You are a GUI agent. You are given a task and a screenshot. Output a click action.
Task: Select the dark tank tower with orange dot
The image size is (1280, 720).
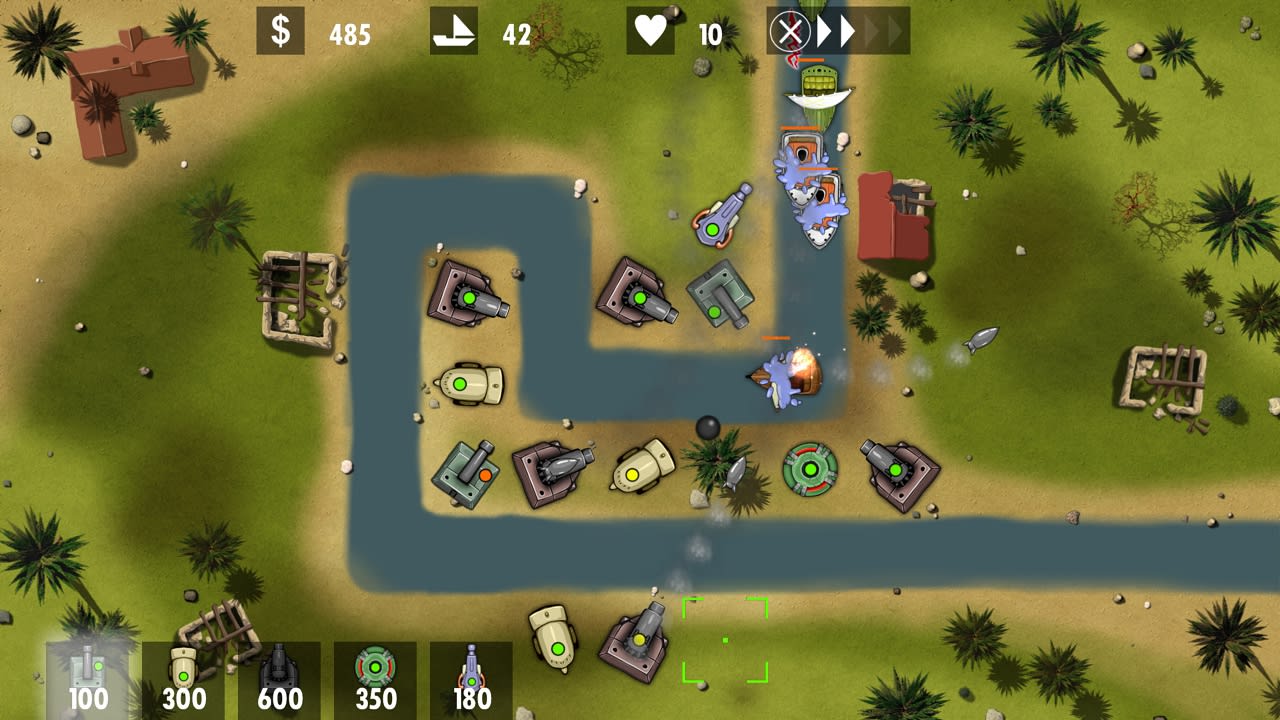466,475
